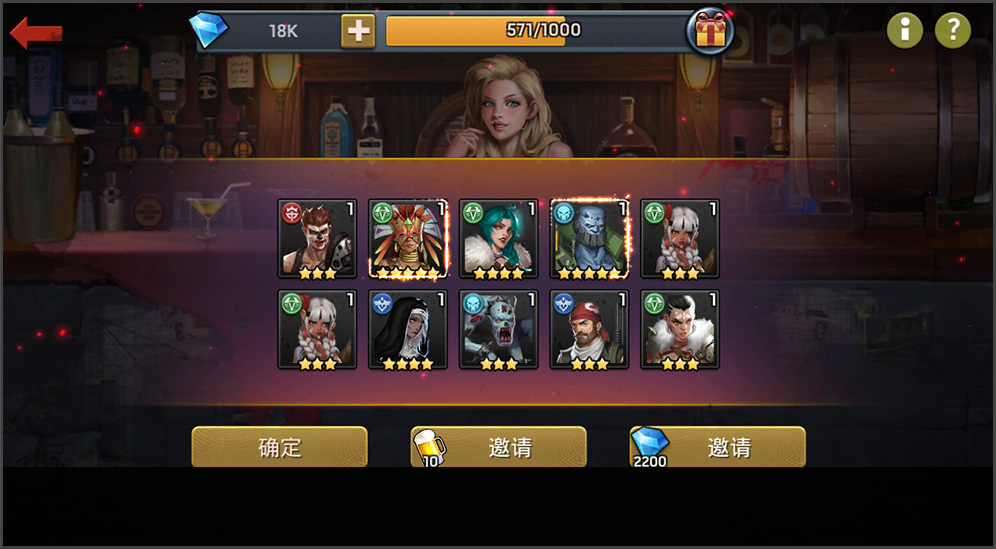
Task: Pick the black-haired fur-collar hero card
Action: coord(680,330)
